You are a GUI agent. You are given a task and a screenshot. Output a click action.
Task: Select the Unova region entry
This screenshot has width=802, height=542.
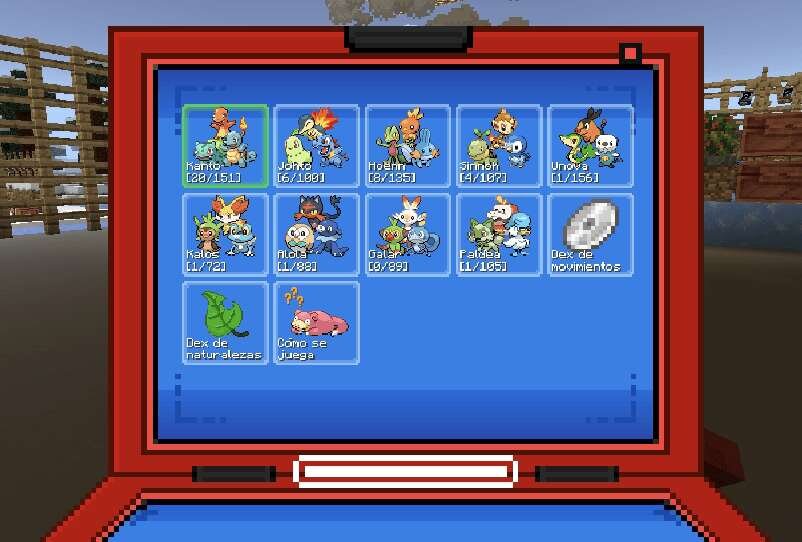pos(589,146)
